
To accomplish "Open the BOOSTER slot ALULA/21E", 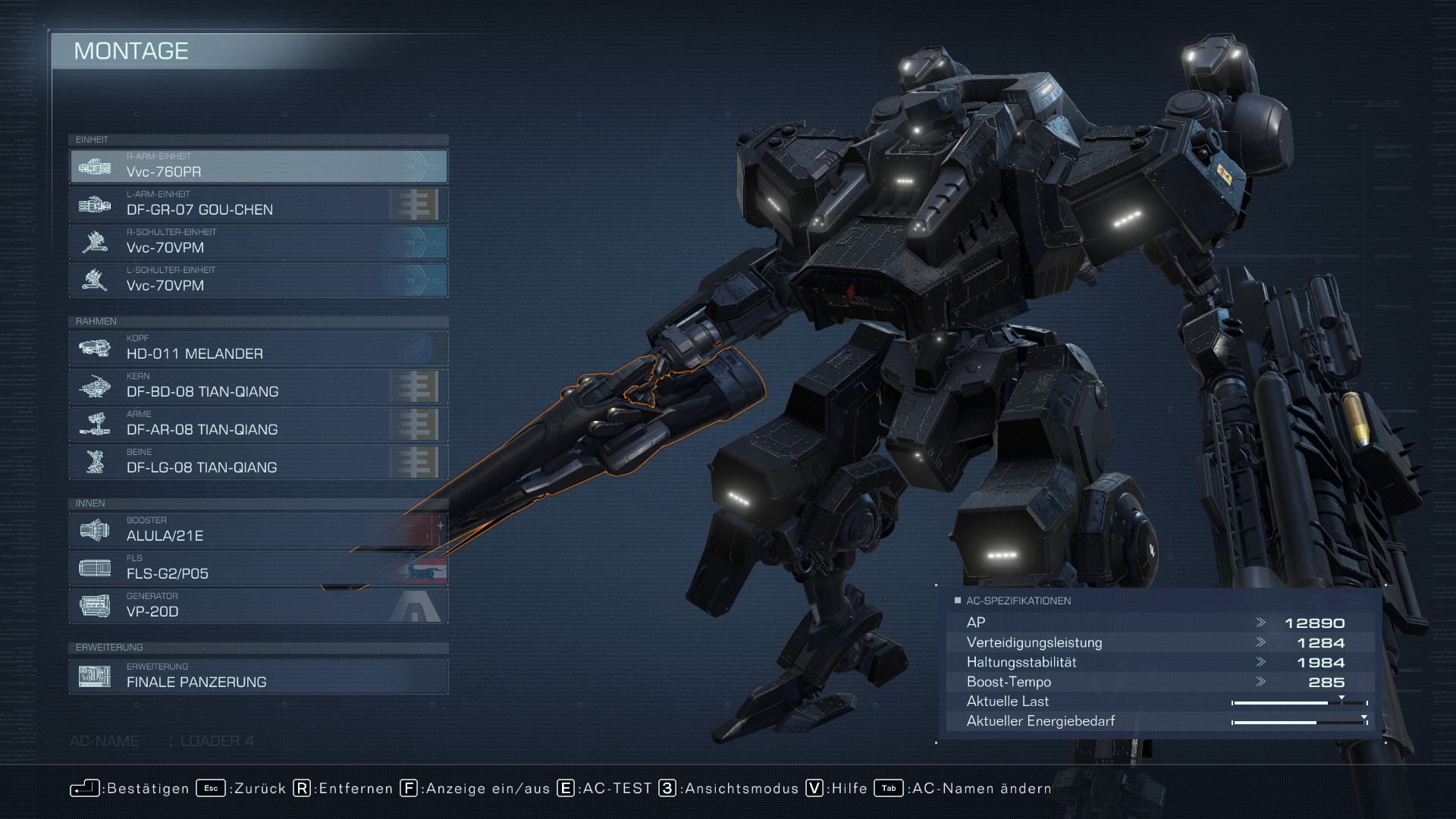I will pyautogui.click(x=259, y=530).
